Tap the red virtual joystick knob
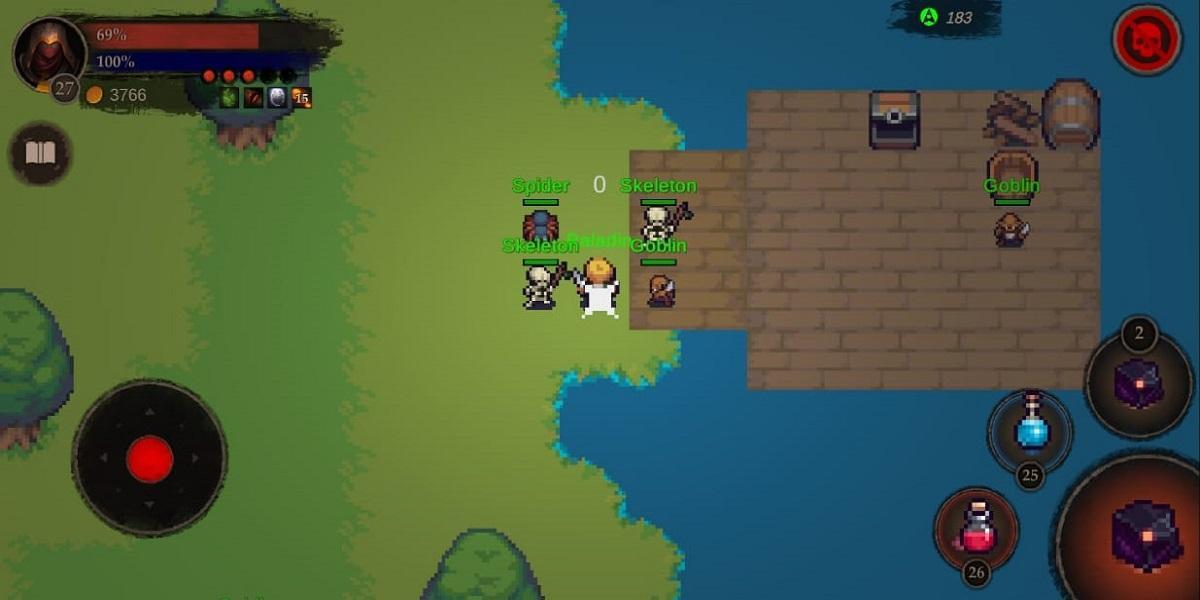The image size is (1200, 600). (150, 459)
